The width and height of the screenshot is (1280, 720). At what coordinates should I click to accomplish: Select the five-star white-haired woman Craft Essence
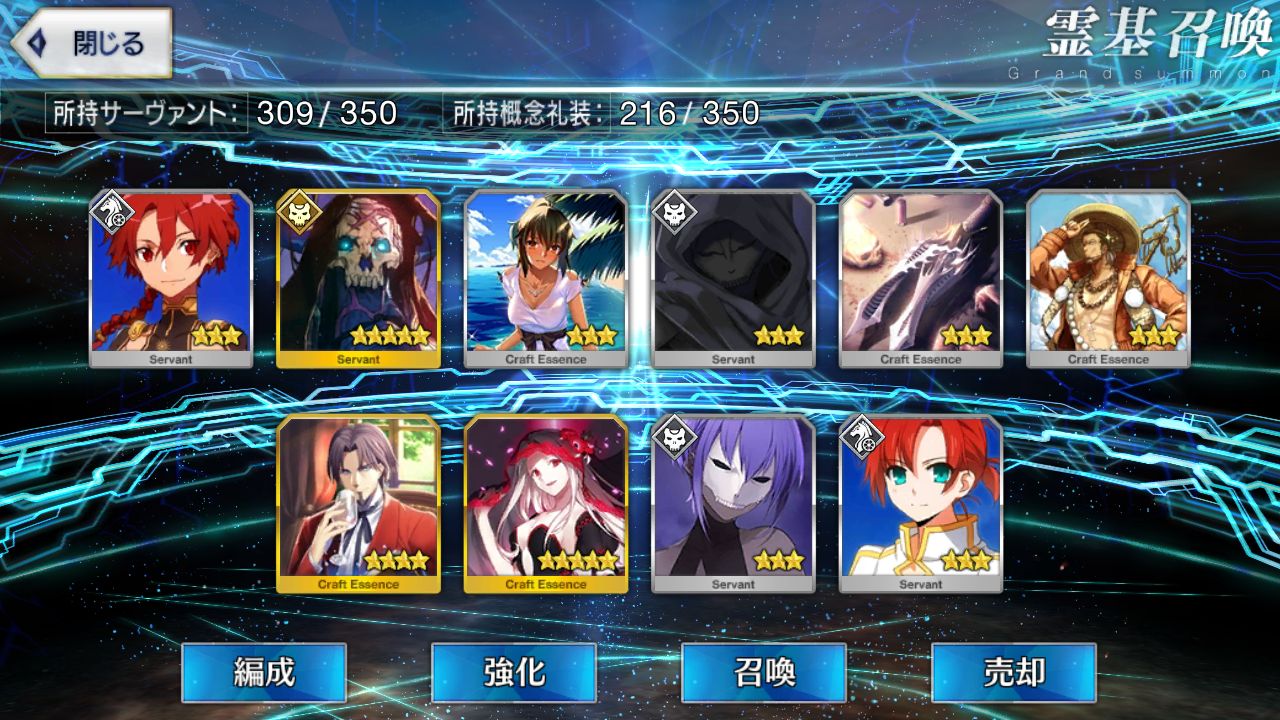click(546, 503)
